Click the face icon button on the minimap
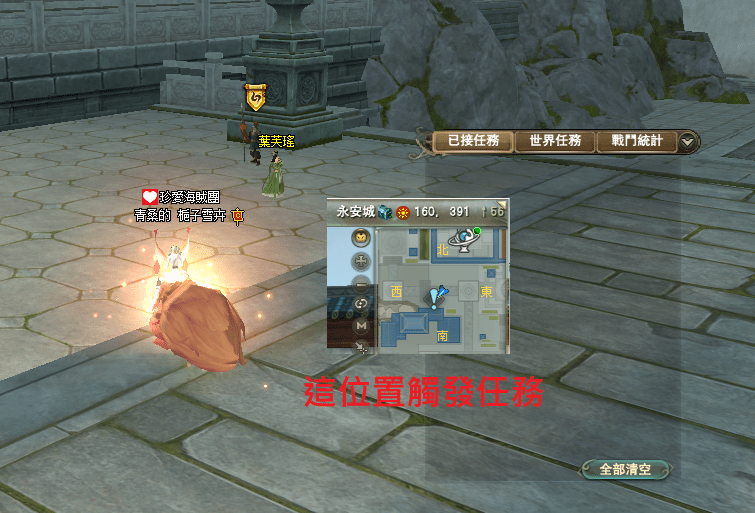Image resolution: width=755 pixels, height=513 pixels. coord(362,238)
